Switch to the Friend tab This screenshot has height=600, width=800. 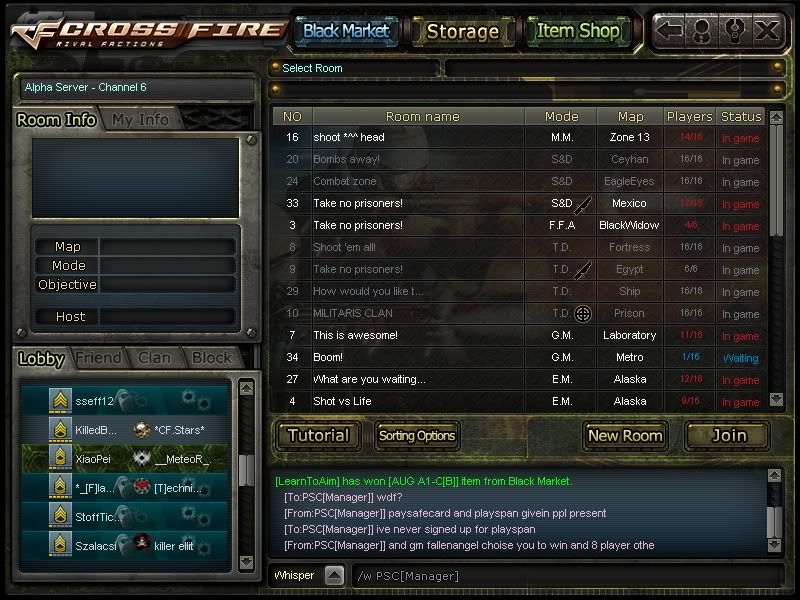tap(98, 358)
